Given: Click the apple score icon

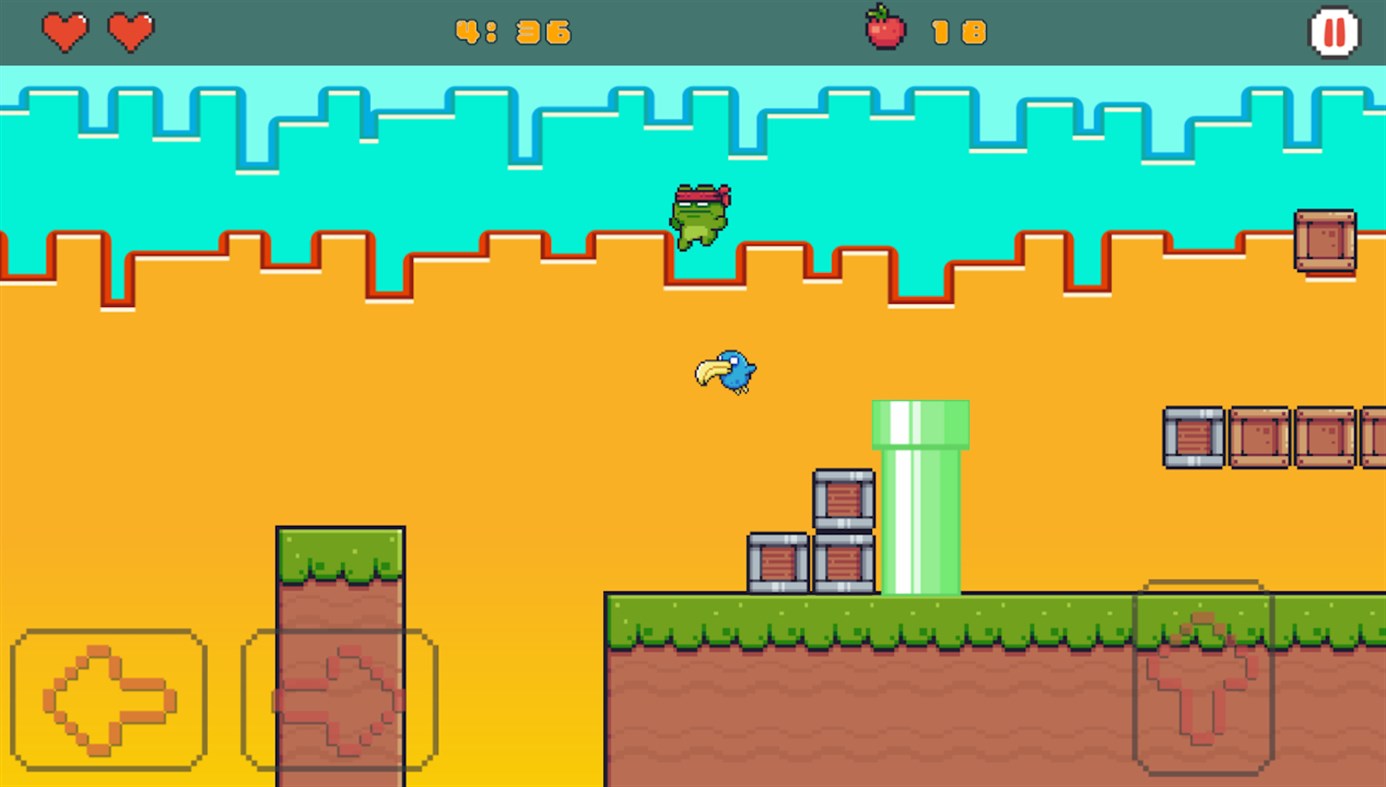Looking at the screenshot, I should [884, 31].
